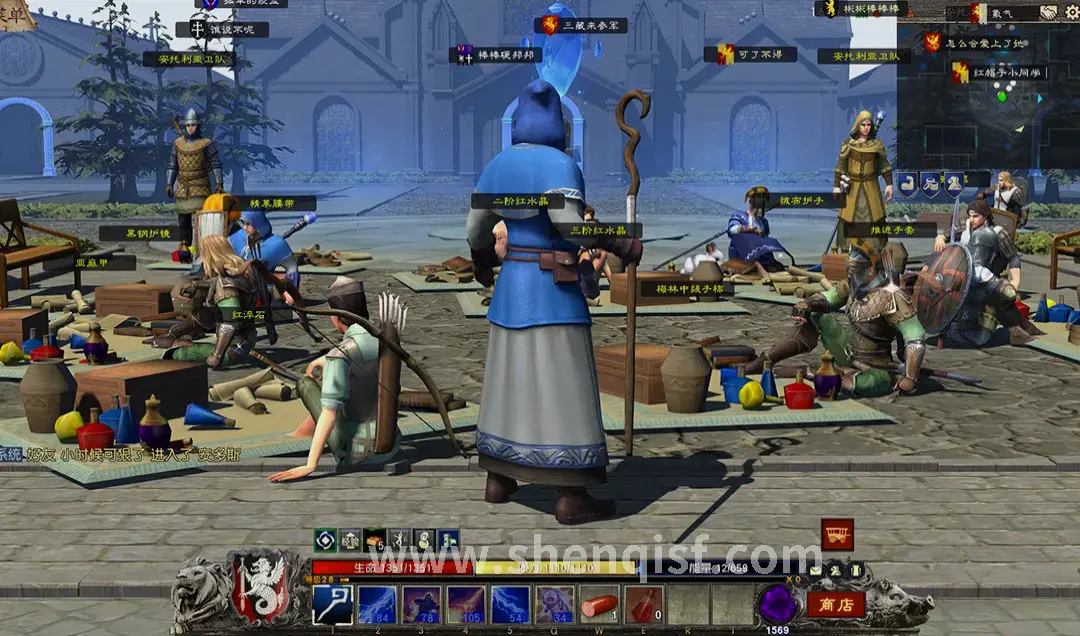
Task: Activate the lightning skill showing 84
Action: click(377, 604)
